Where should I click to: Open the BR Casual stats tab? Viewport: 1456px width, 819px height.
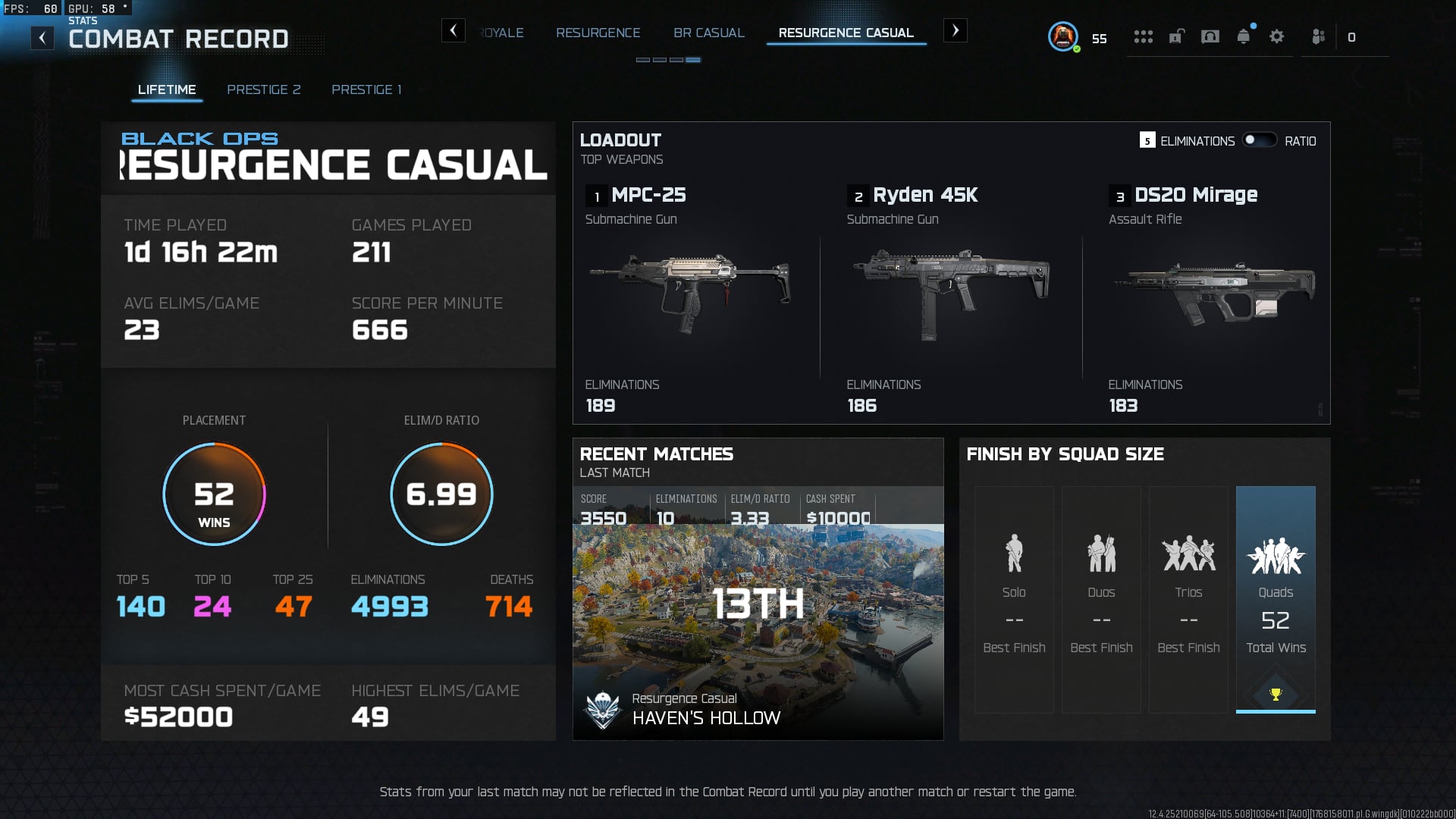pyautogui.click(x=708, y=33)
